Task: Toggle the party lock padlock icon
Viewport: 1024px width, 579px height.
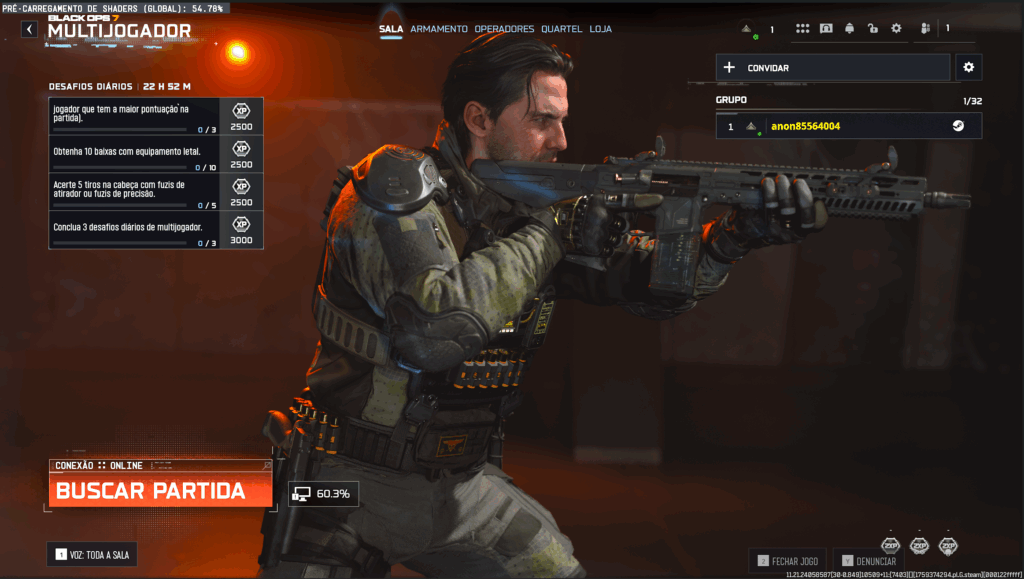Action: (873, 29)
